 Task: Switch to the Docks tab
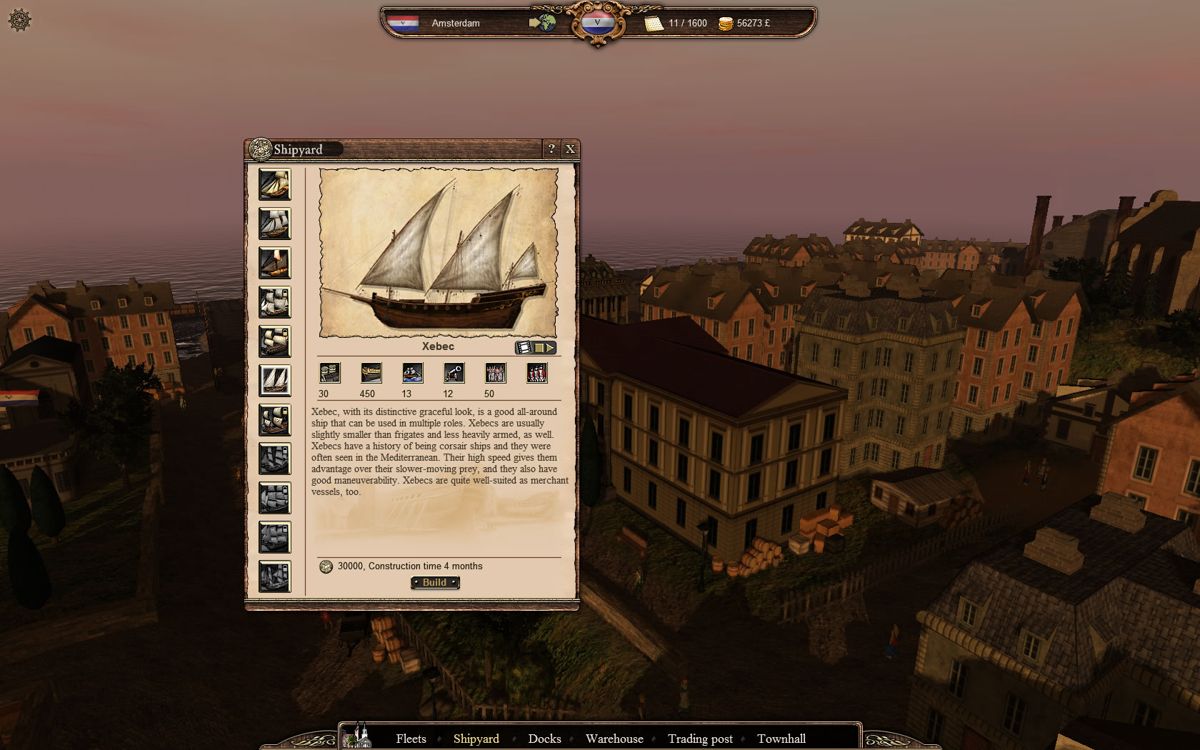pos(544,739)
